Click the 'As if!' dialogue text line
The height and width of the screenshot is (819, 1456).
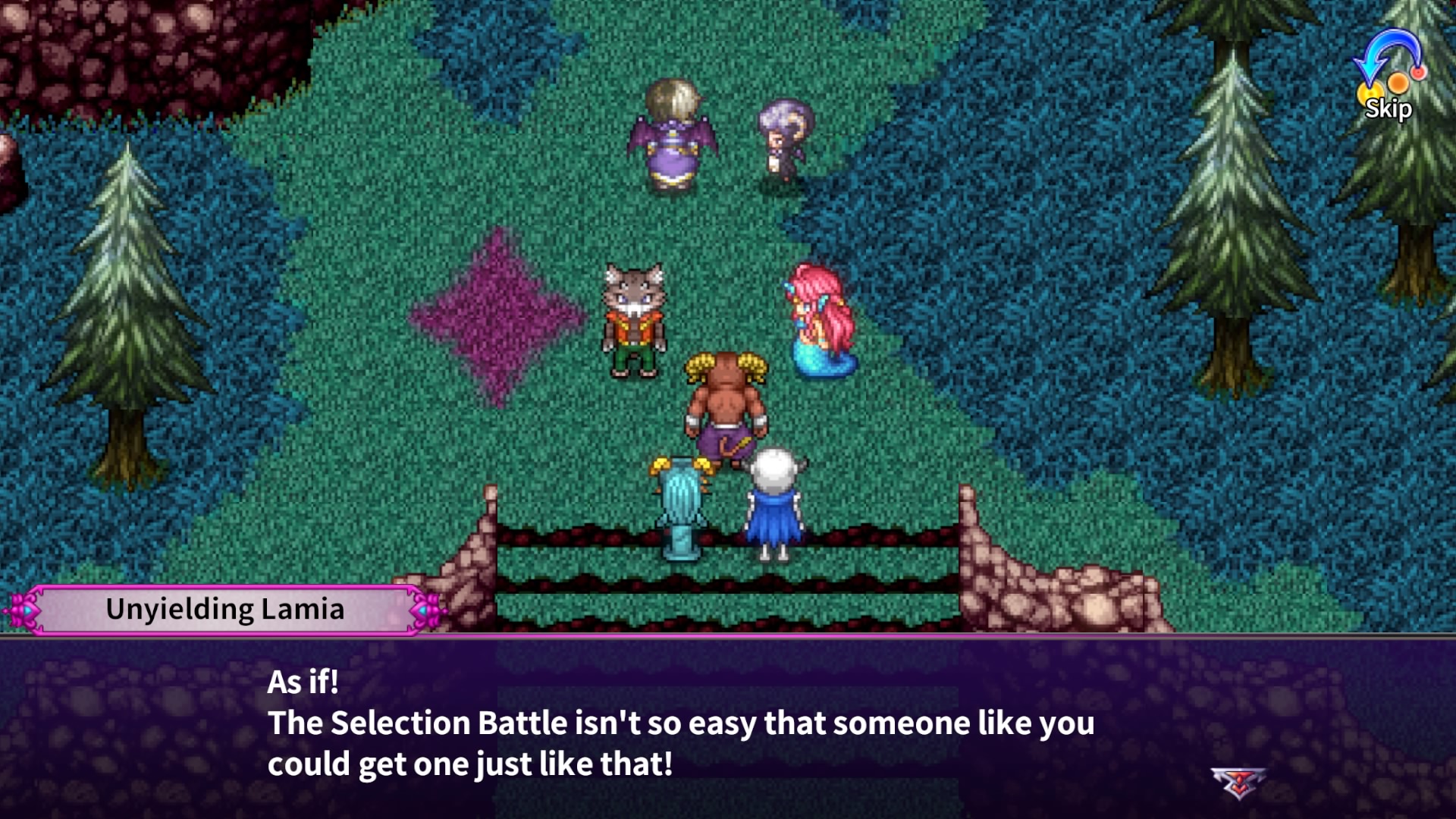pyautogui.click(x=302, y=683)
